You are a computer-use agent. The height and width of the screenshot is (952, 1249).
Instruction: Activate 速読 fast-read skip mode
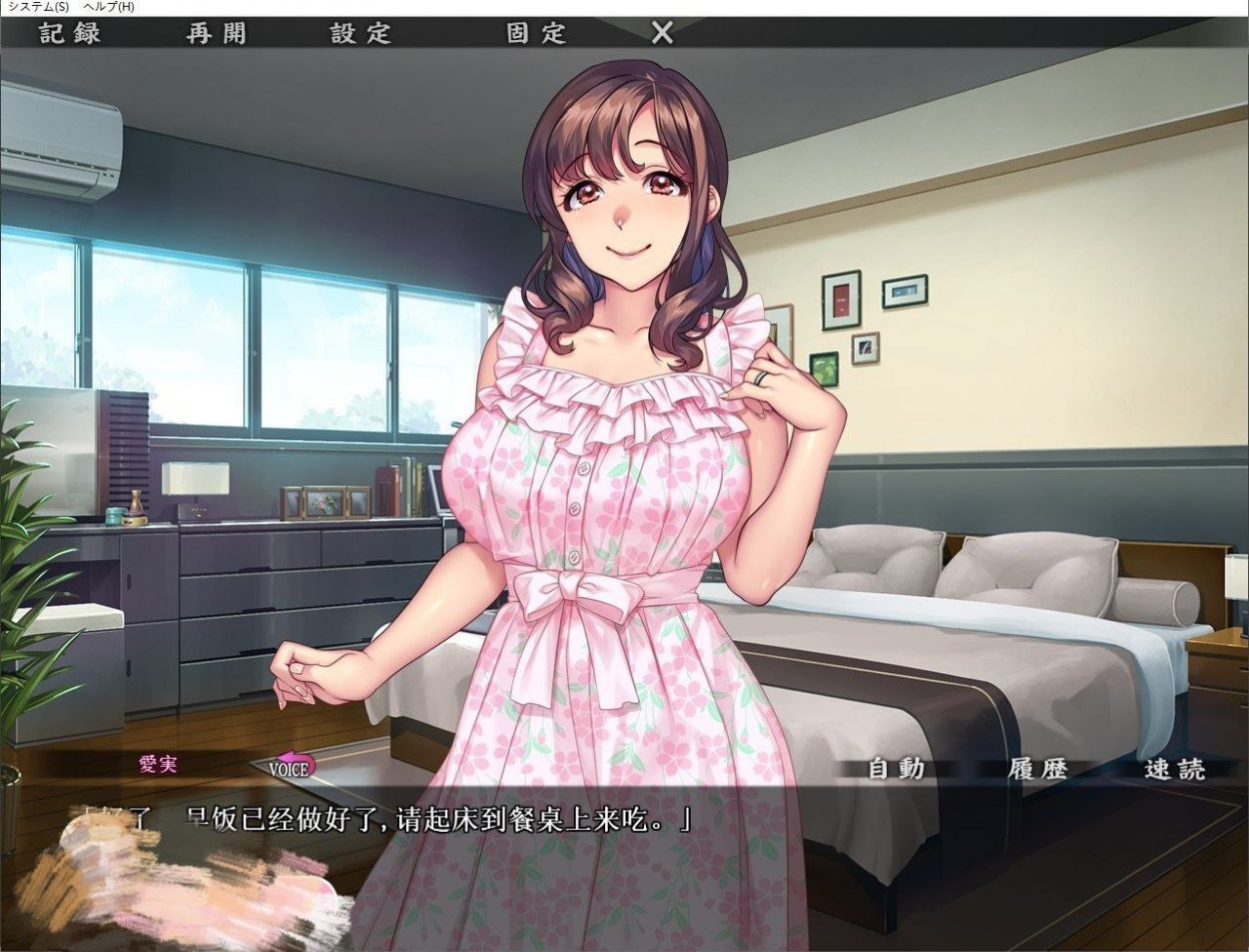click(x=1175, y=769)
